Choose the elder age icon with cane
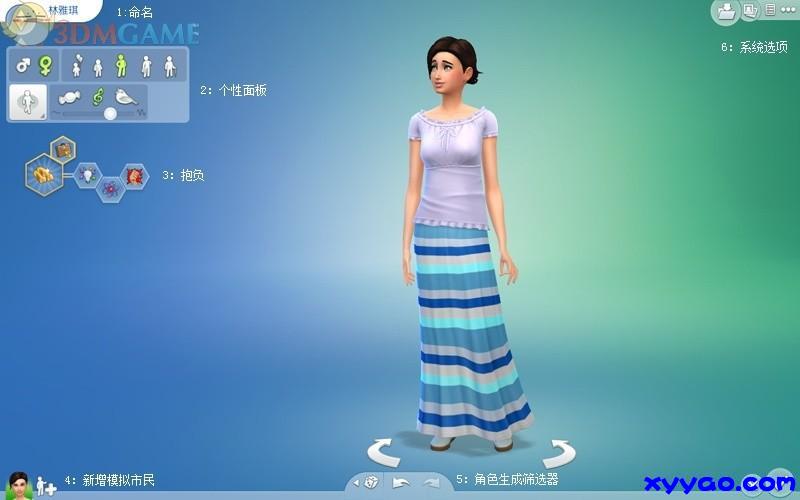Screen dimensions: 800x500 [x=170, y=66]
